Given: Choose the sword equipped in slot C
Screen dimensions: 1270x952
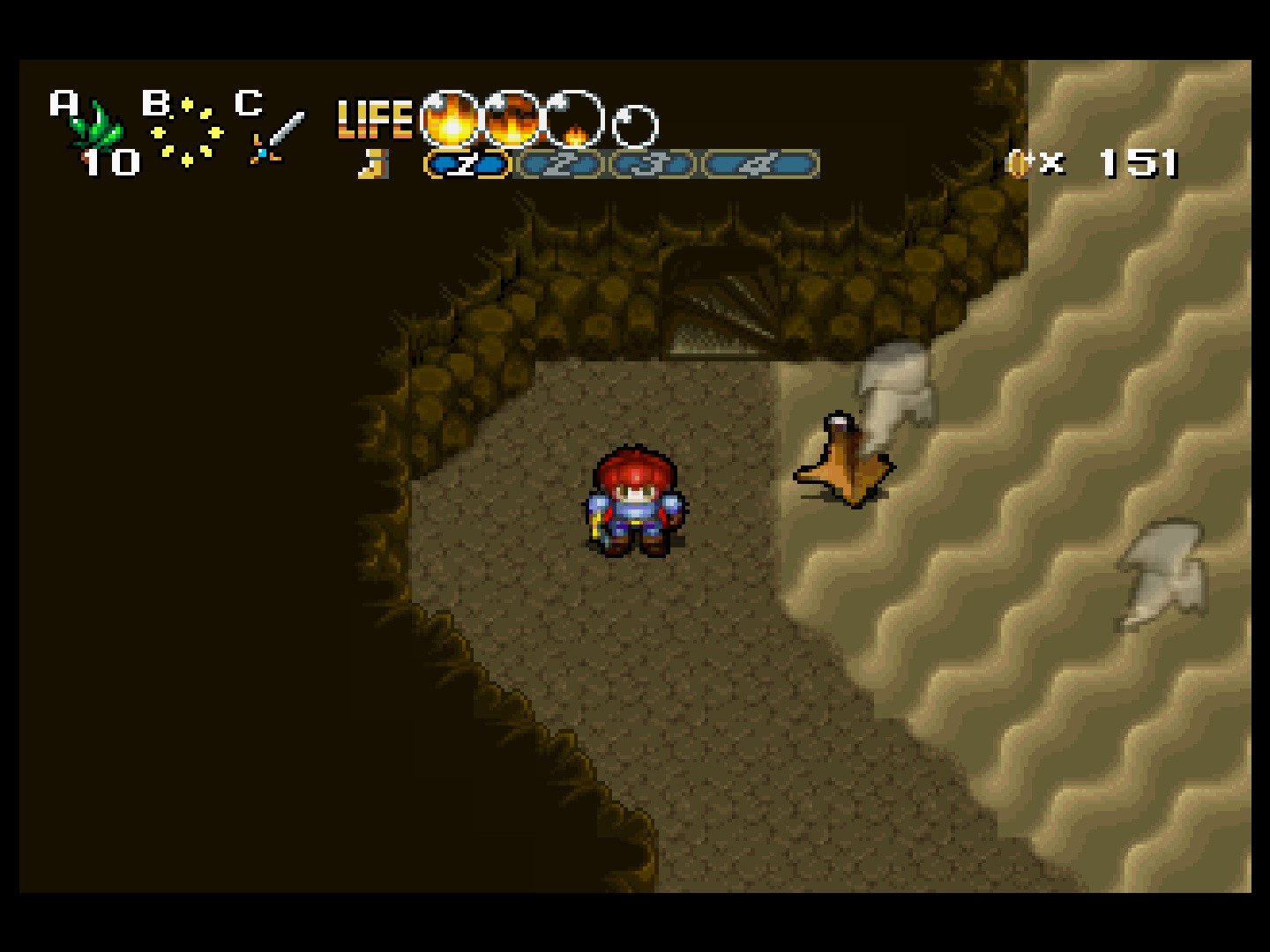Looking at the screenshot, I should [x=277, y=137].
